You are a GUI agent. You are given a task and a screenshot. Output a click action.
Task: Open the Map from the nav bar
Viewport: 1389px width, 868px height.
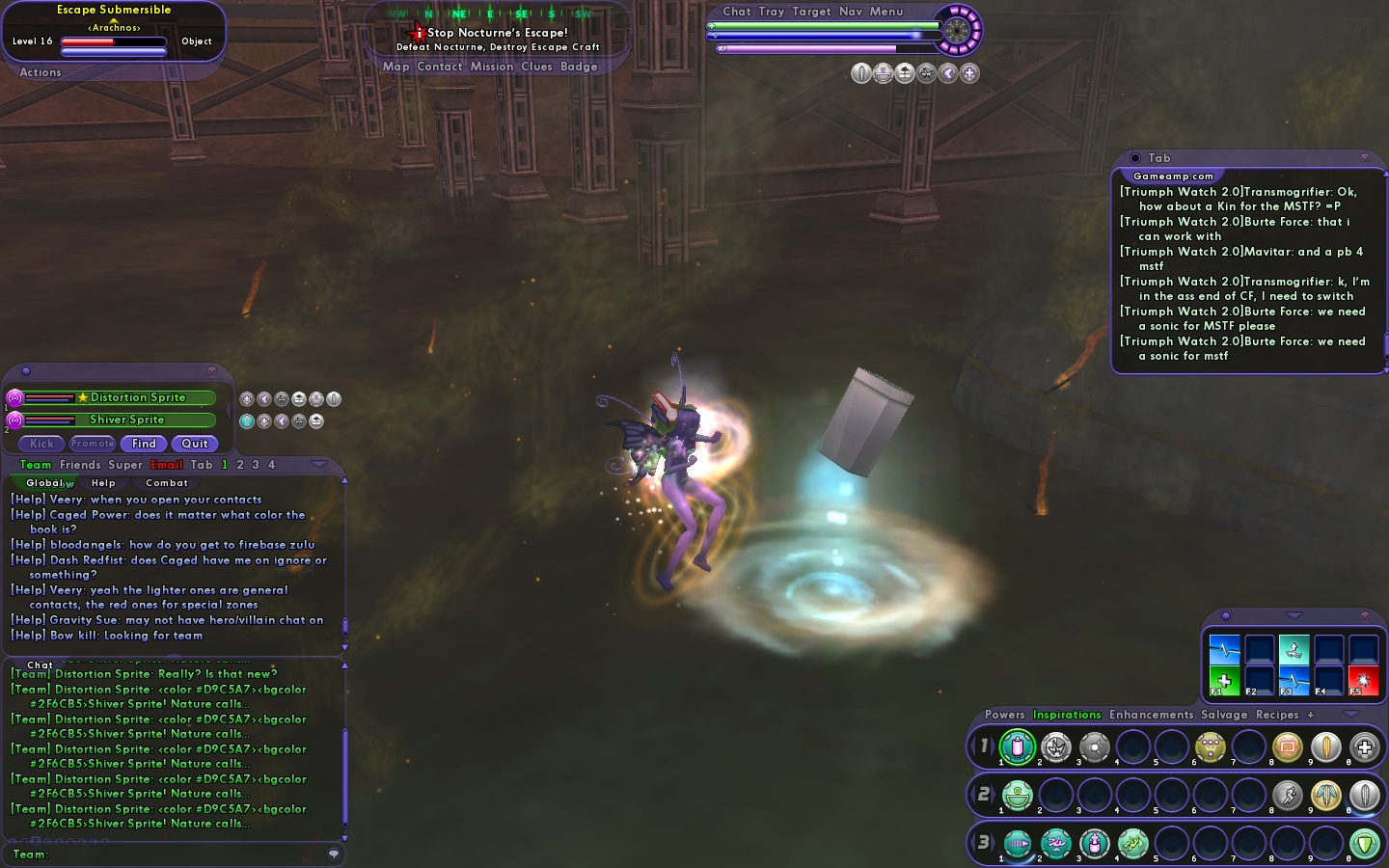[395, 67]
